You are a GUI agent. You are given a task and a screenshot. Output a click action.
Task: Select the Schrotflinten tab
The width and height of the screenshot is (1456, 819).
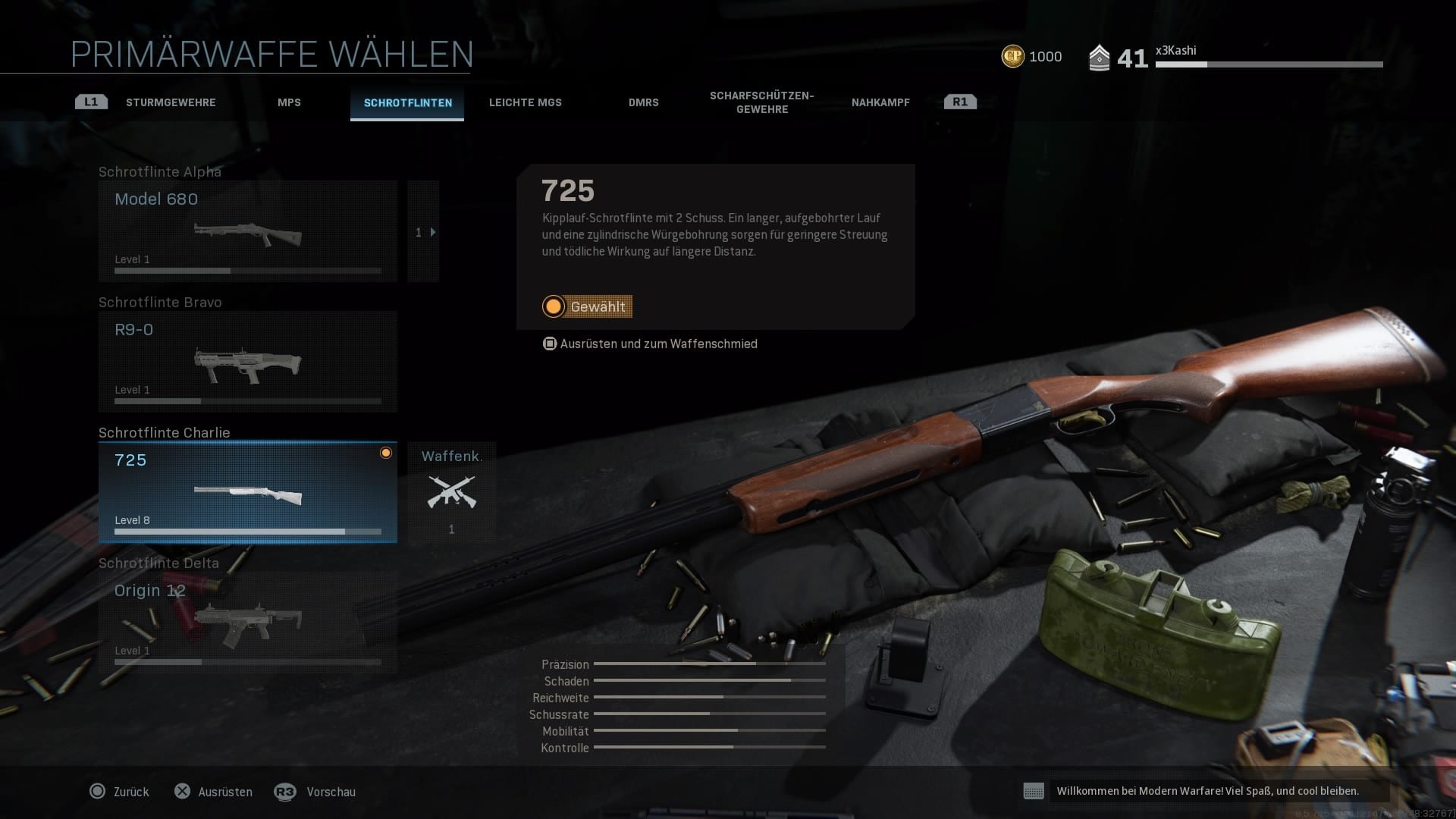407,102
